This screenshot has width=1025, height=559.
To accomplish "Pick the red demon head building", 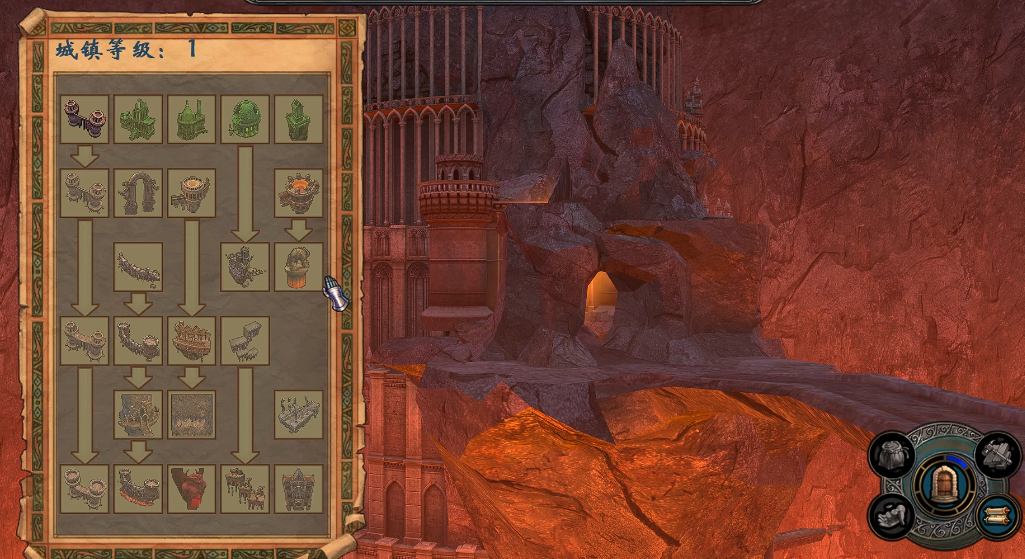I will (x=192, y=489).
